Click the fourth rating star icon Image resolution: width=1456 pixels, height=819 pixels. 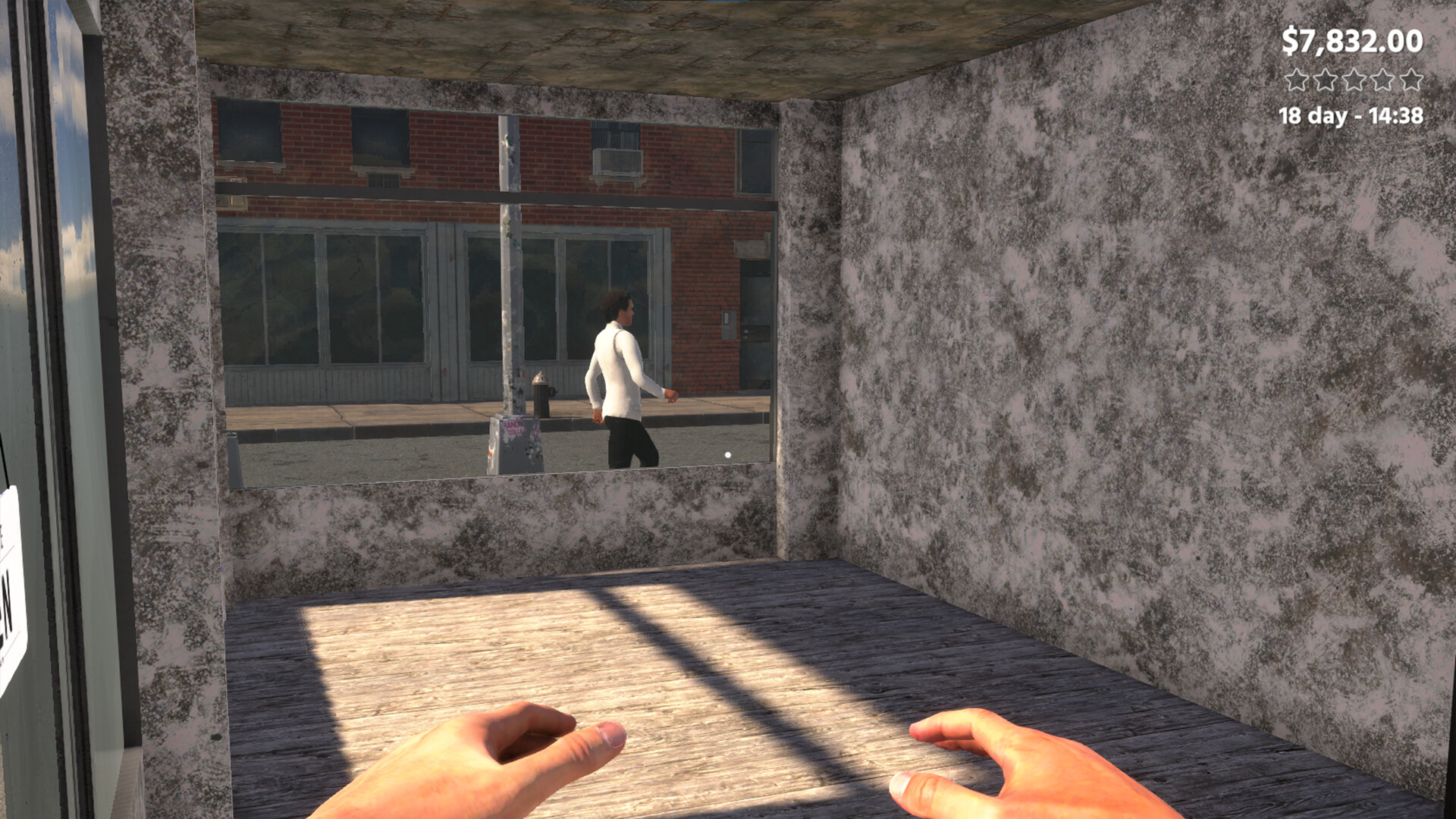[x=1382, y=80]
